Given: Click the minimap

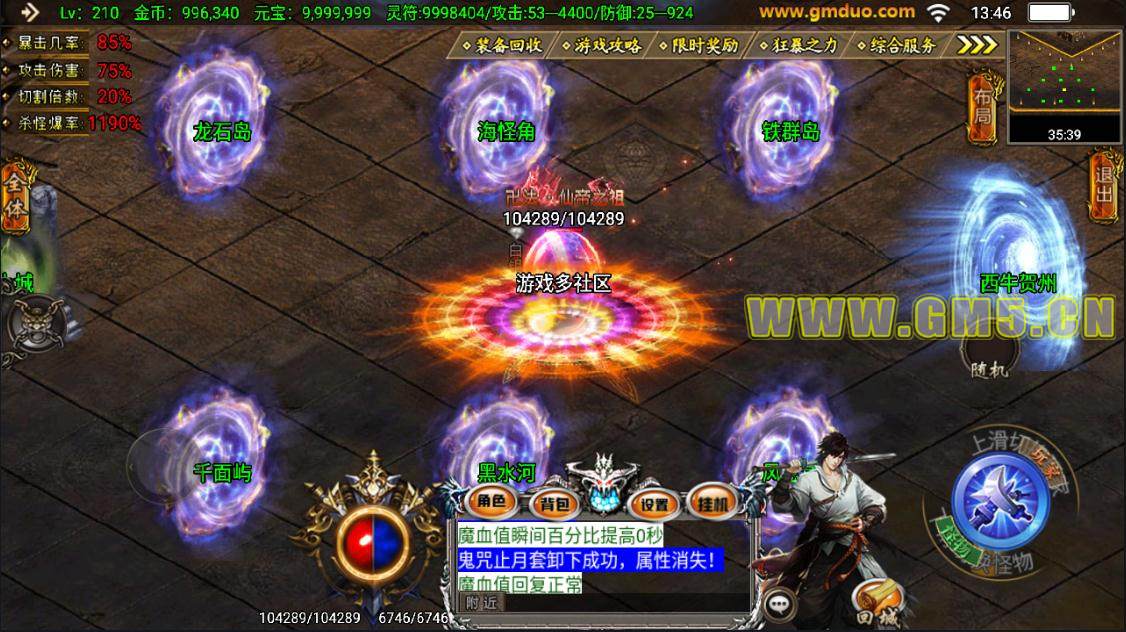Looking at the screenshot, I should click(x=1065, y=79).
